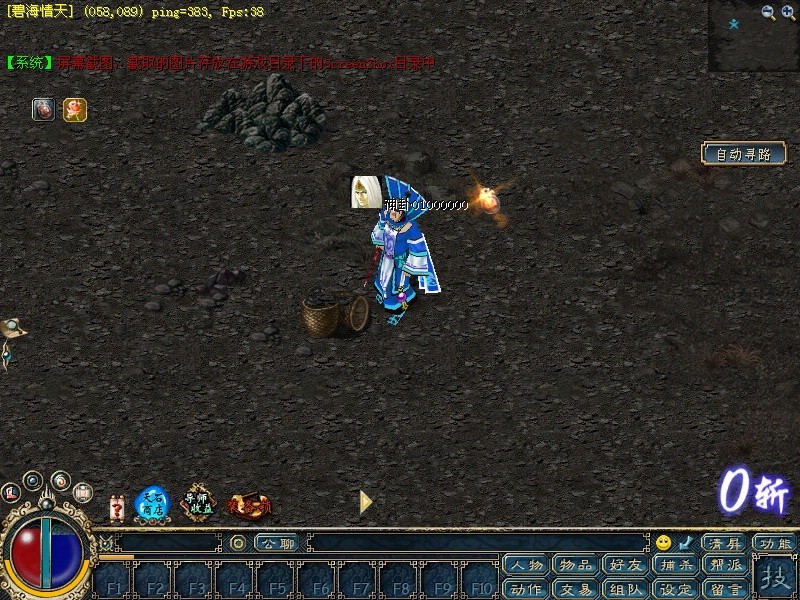This screenshot has width=800, height=600.
Task: Switch the 公聊 public chat channel
Action: pos(276,543)
